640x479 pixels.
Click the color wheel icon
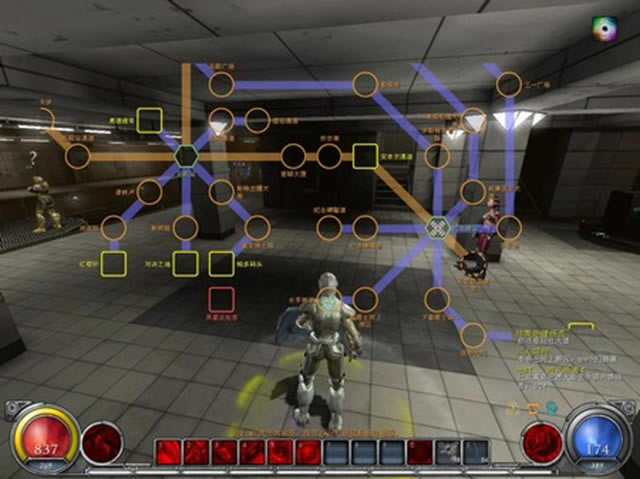[x=605, y=28]
